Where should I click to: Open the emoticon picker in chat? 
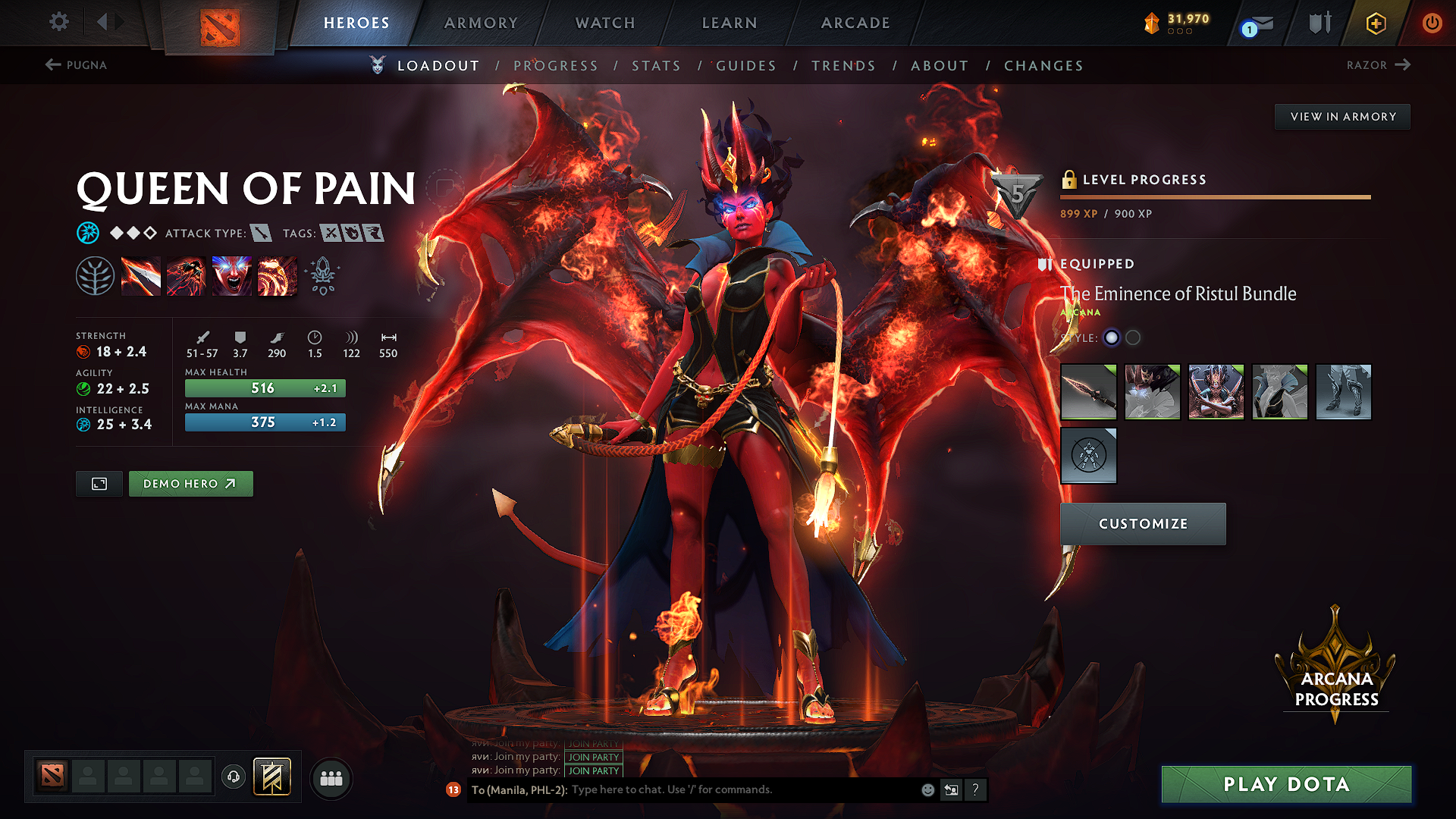click(x=927, y=789)
